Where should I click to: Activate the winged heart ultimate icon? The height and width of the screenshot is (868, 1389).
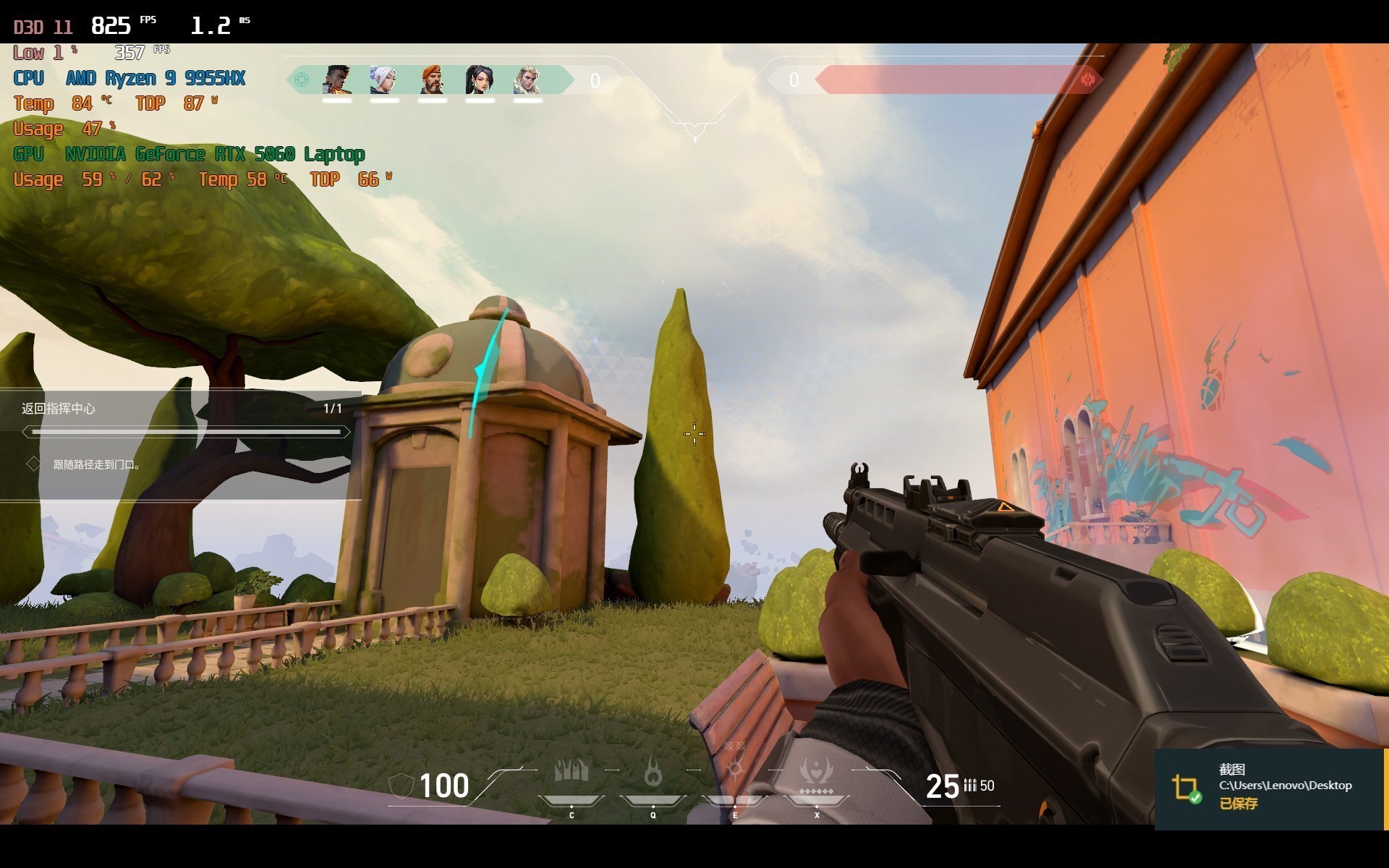click(816, 771)
